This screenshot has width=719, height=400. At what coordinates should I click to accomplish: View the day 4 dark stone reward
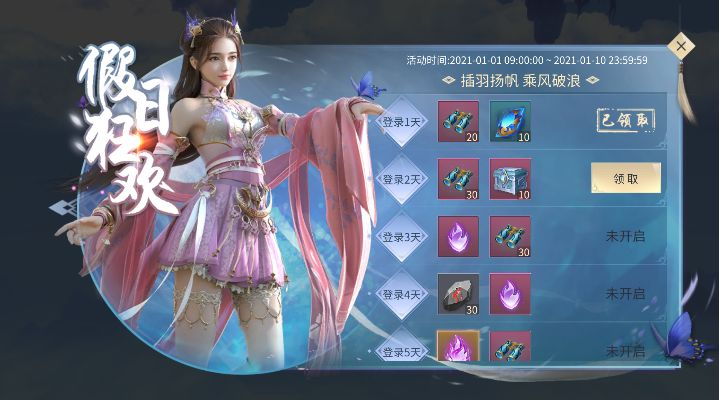(458, 295)
